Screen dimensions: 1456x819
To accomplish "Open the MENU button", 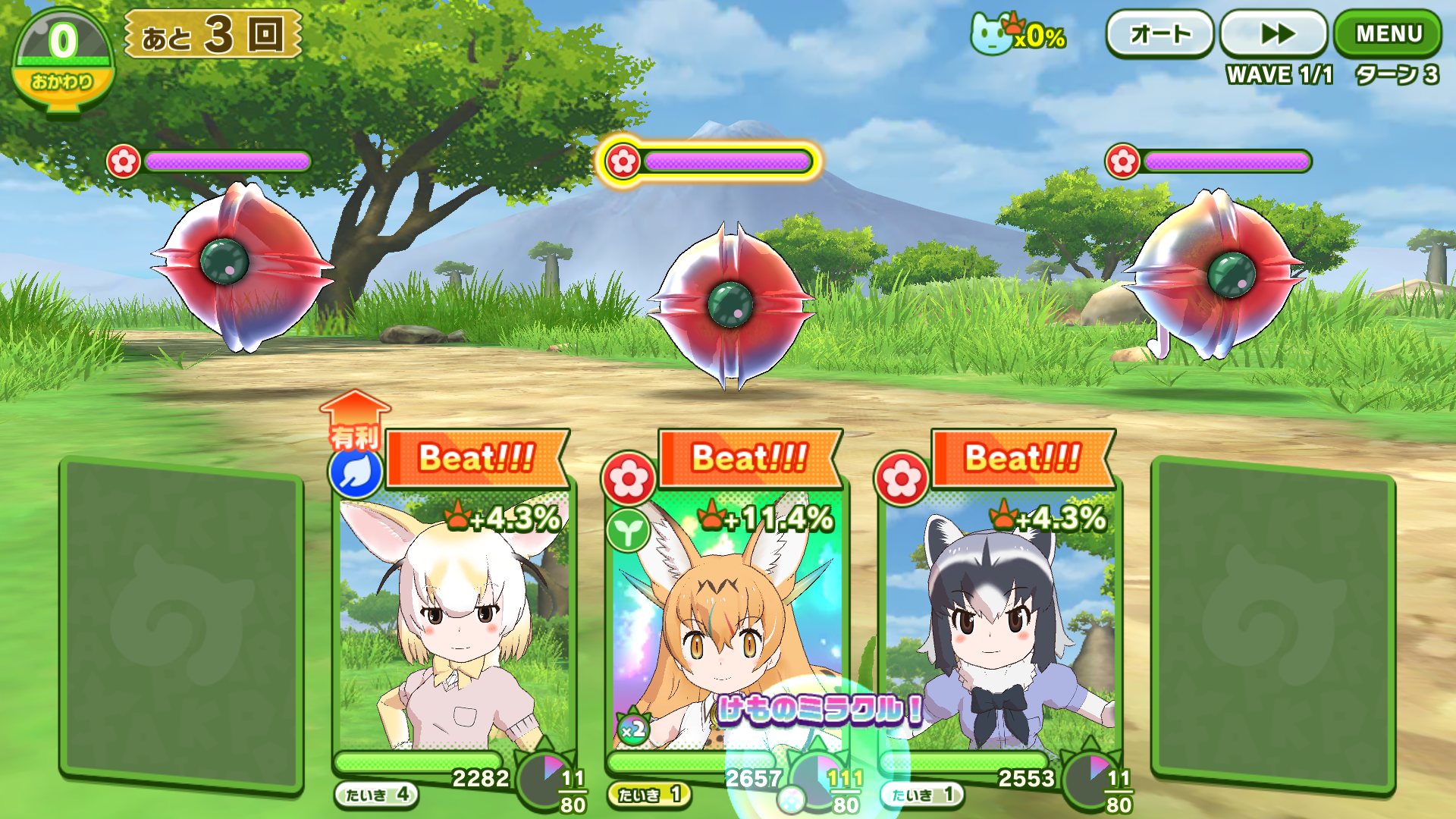I will 1388,34.
